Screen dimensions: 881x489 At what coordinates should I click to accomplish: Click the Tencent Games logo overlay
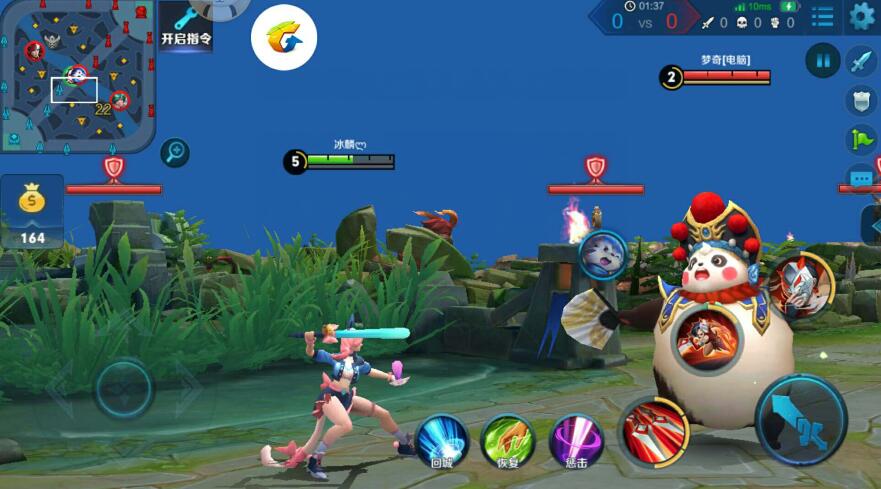[284, 38]
